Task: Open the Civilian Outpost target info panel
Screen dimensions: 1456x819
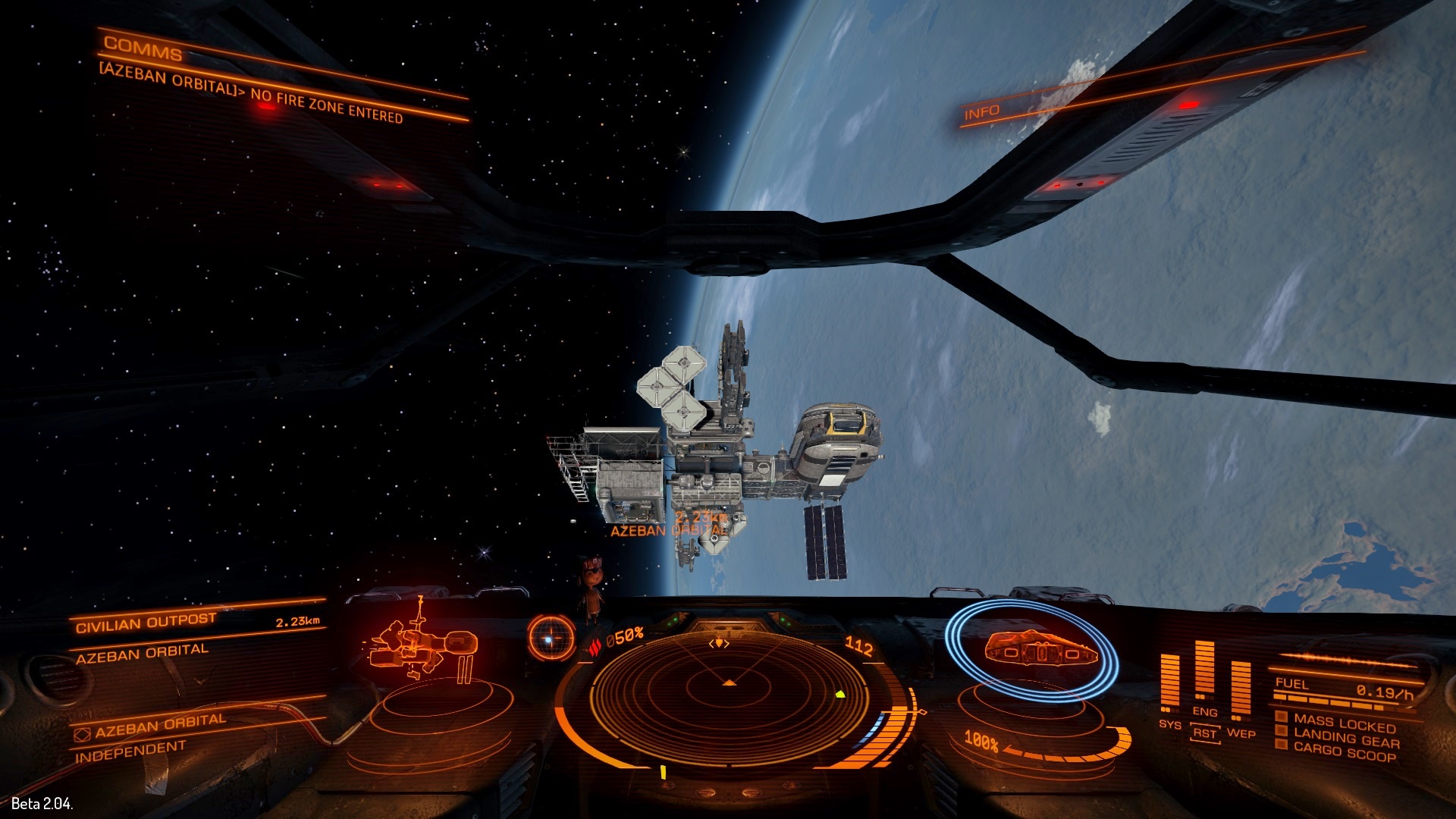Action: [x=146, y=623]
